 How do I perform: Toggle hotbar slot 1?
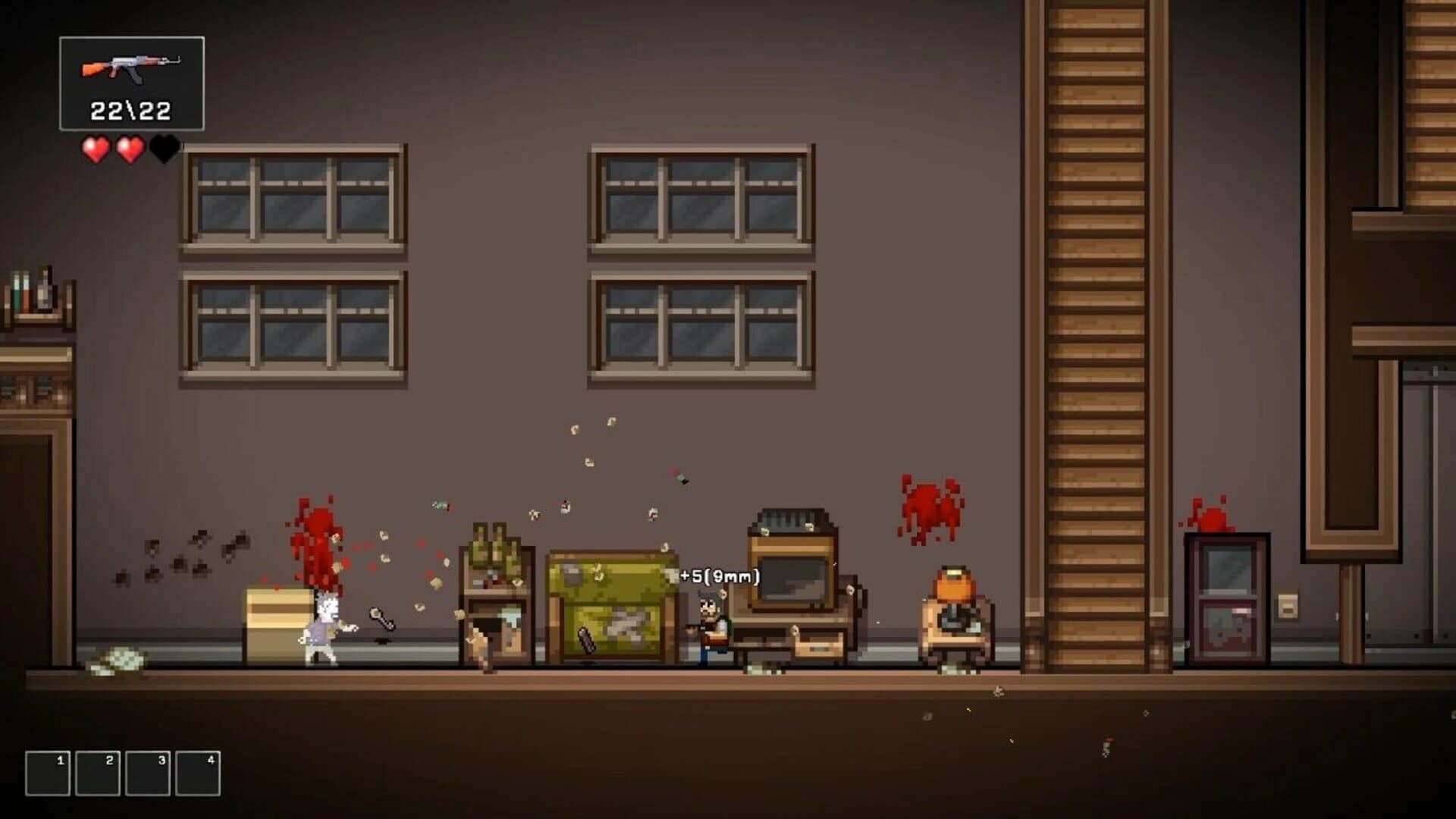tap(48, 773)
